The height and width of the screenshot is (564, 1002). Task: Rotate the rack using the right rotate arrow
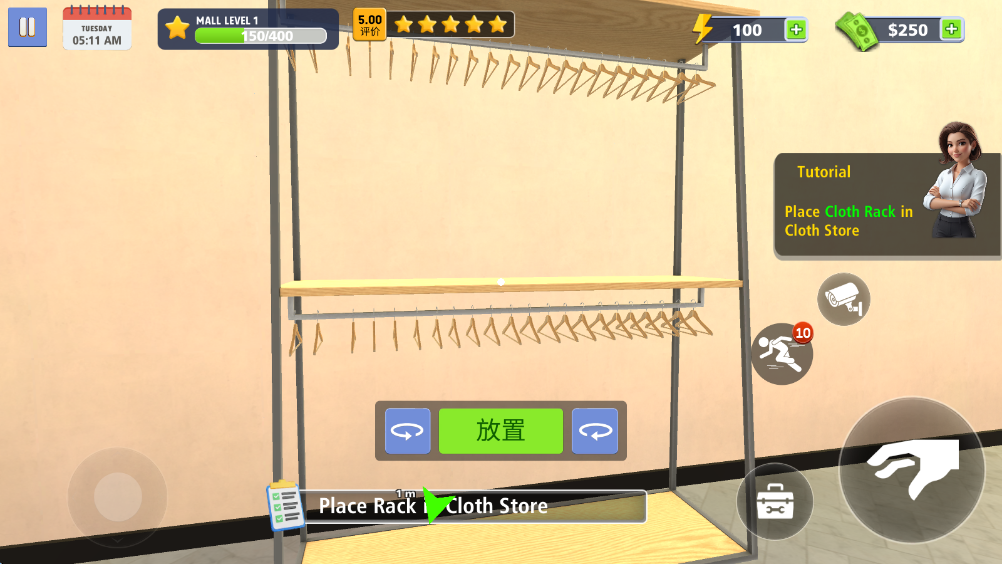pos(595,431)
